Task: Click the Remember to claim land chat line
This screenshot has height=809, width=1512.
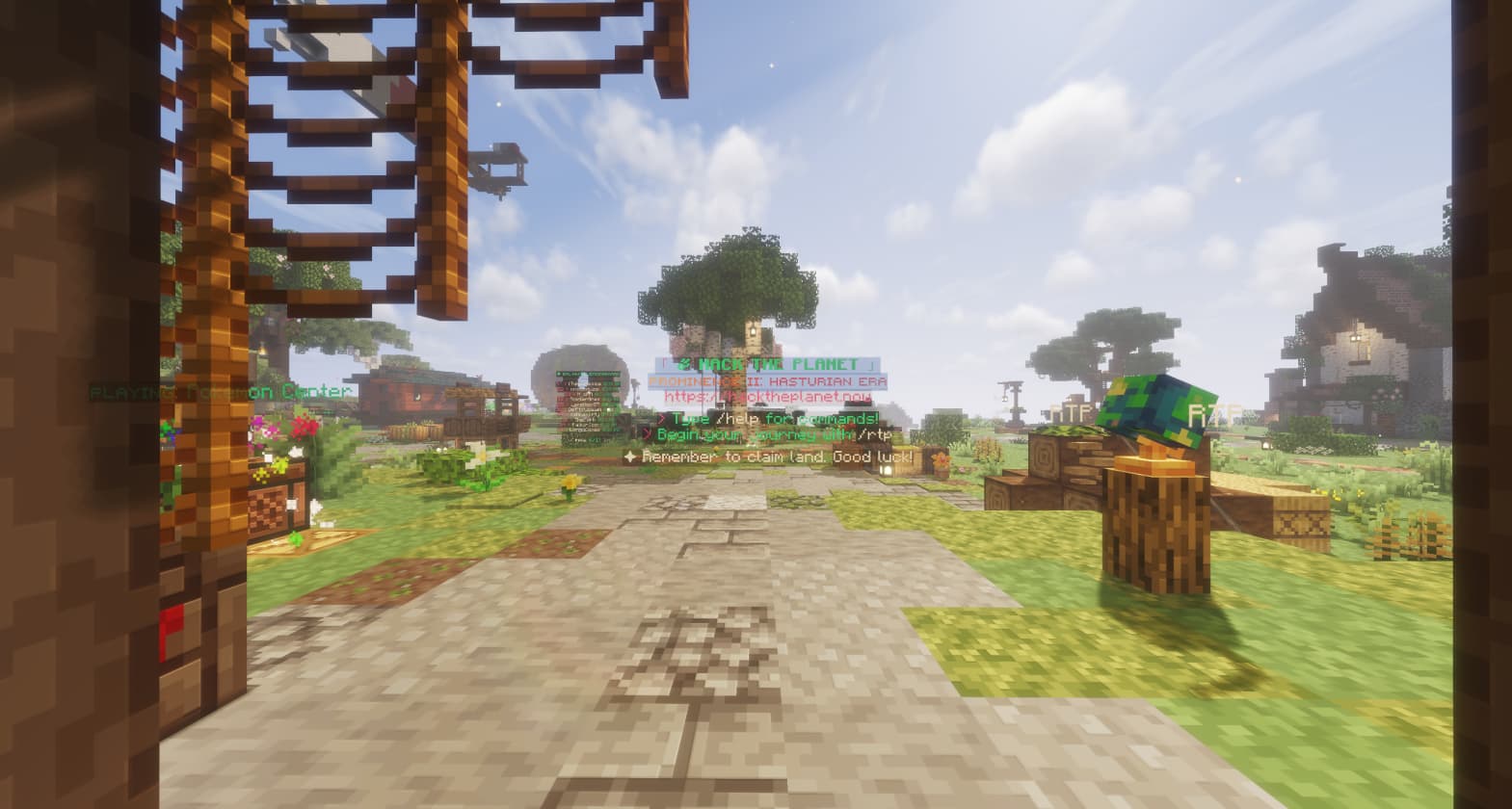Action: point(771,456)
